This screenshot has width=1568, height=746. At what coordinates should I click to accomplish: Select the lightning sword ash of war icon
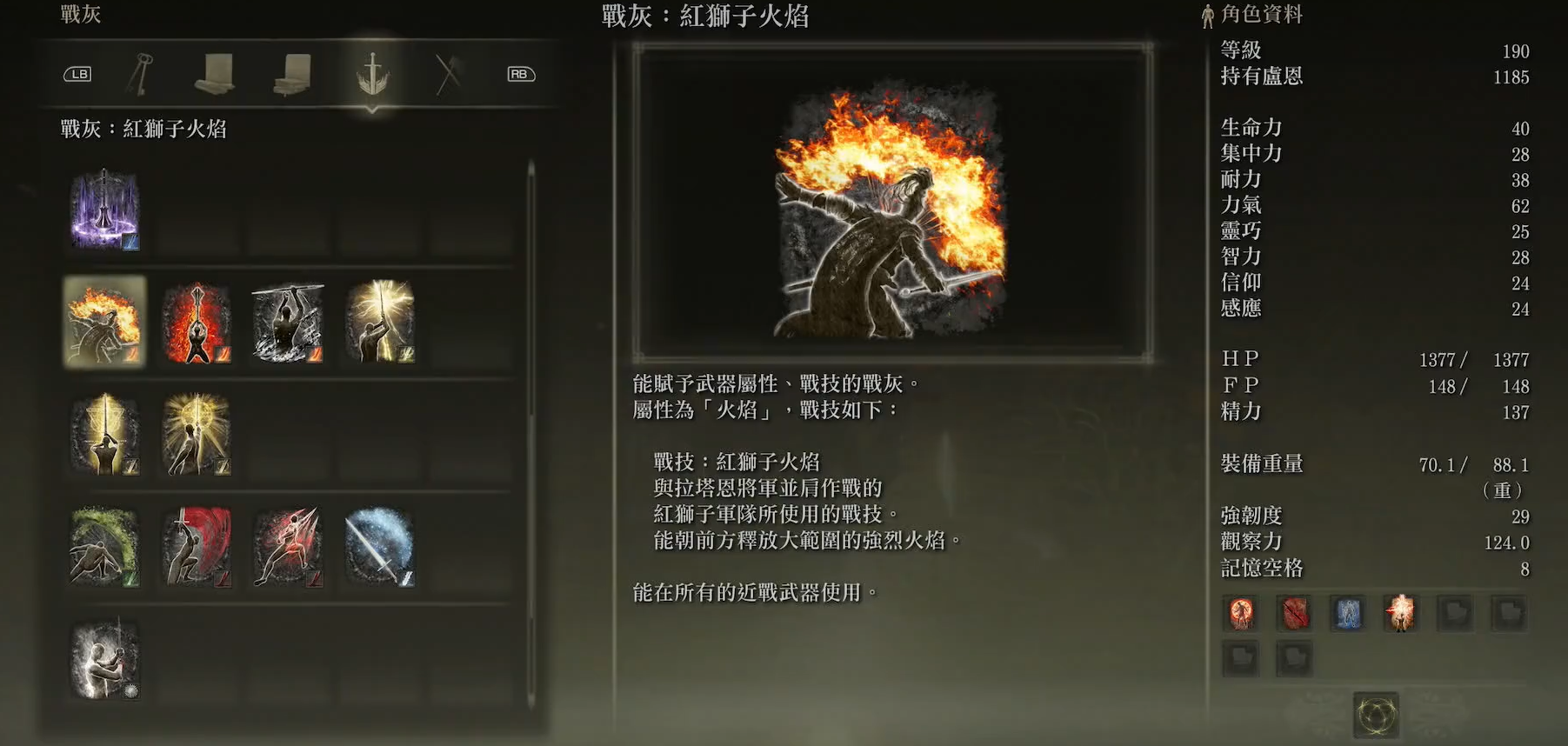point(380,323)
